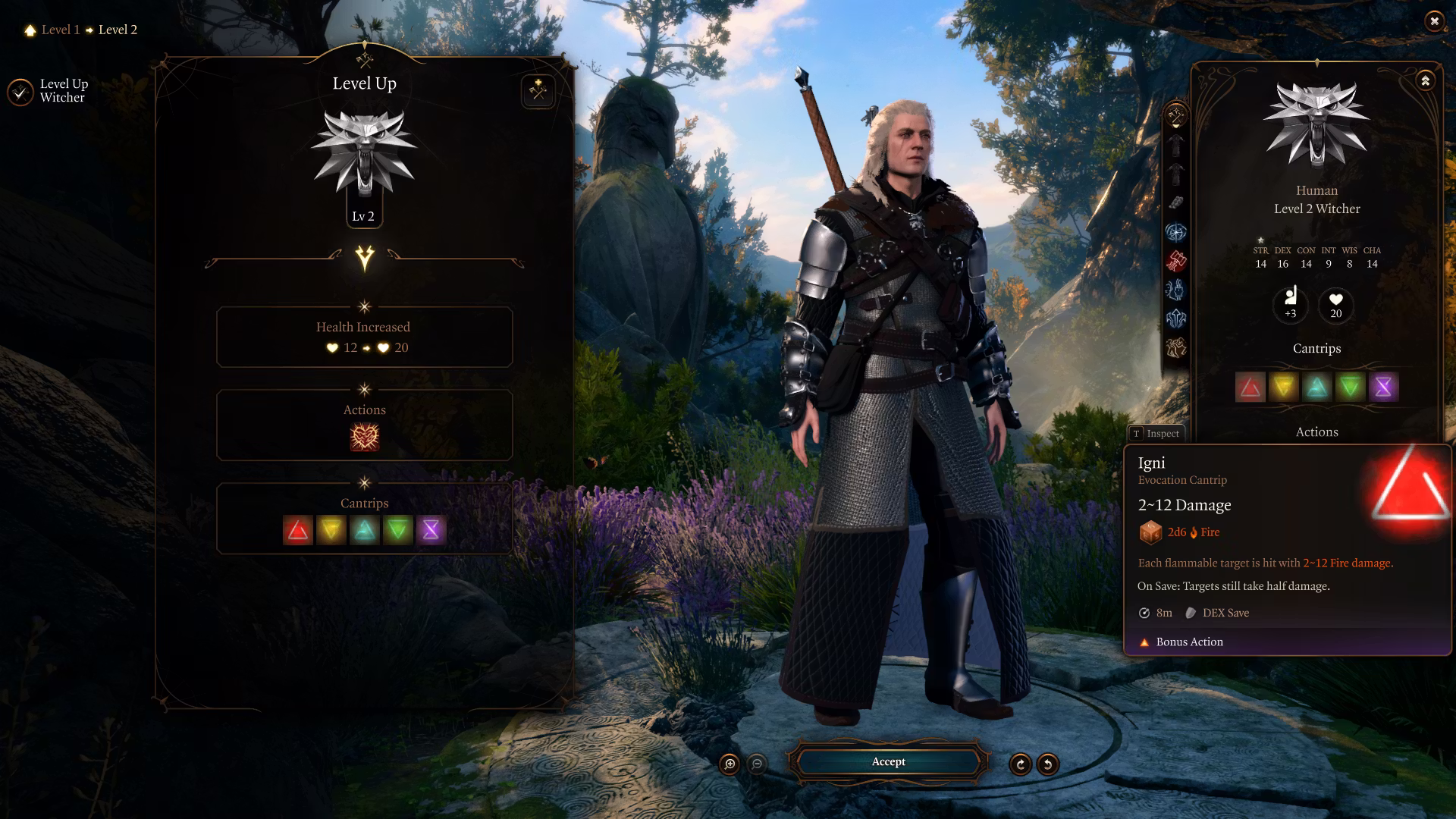Rotate character counter-clockwise with the arrow button
The image size is (1456, 819).
1048,764
